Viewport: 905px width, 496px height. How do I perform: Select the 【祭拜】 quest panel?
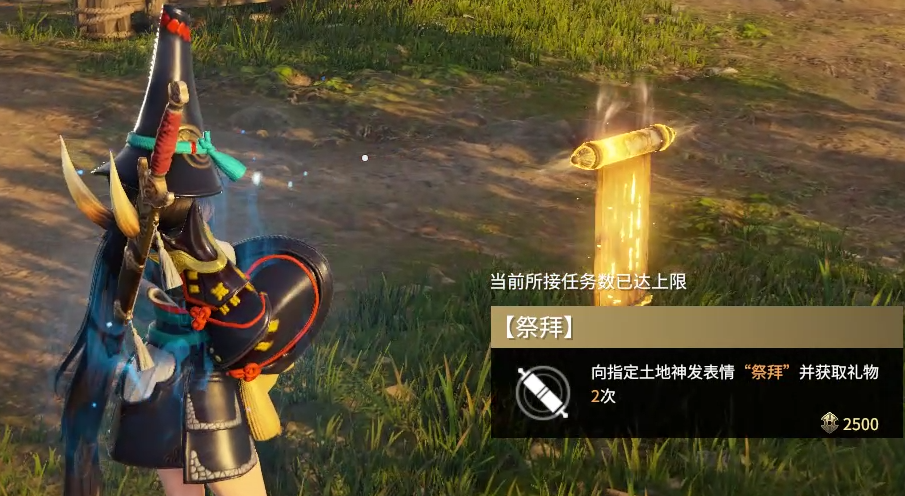click(697, 372)
